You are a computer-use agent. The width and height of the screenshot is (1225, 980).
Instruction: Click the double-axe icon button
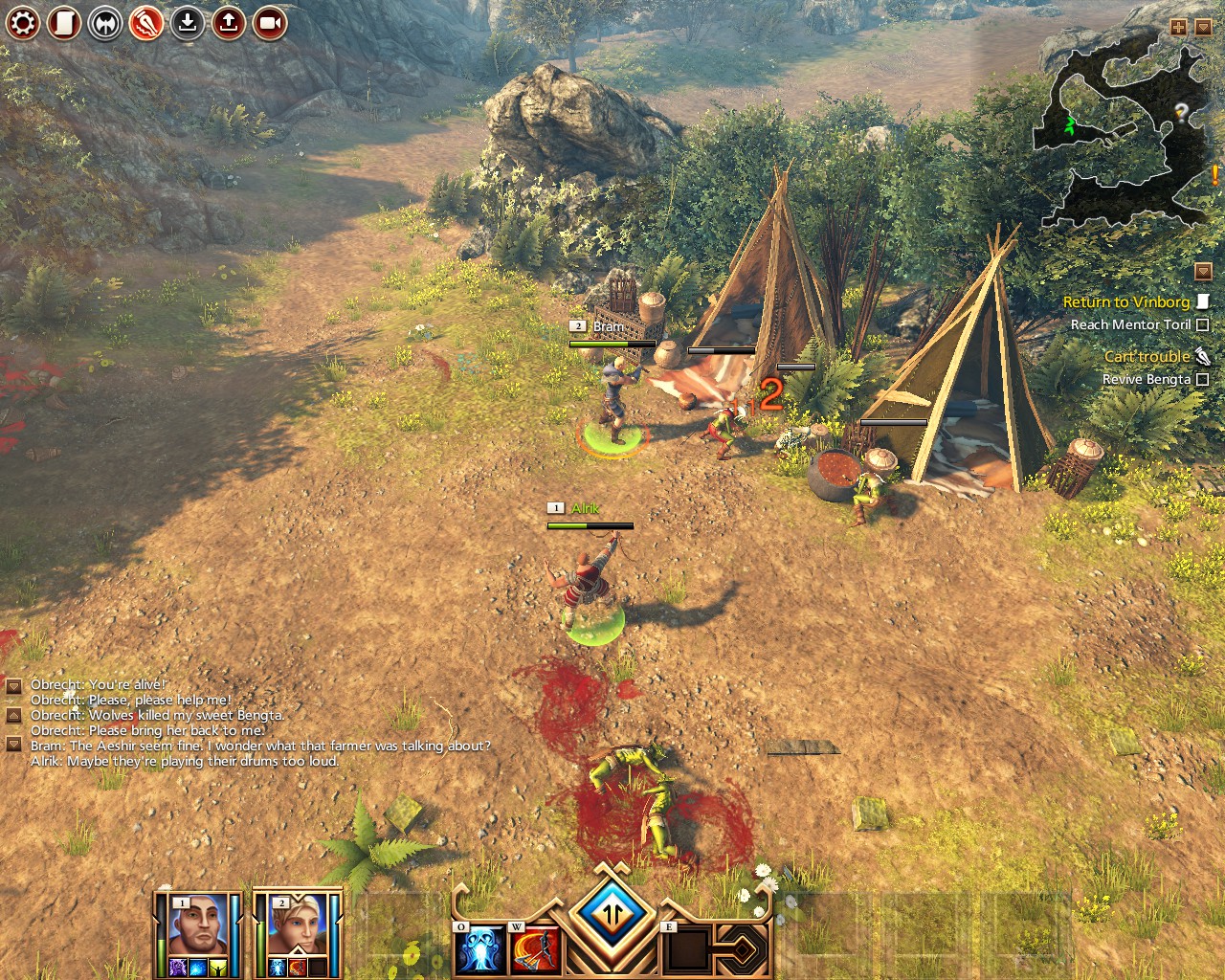[x=105, y=22]
